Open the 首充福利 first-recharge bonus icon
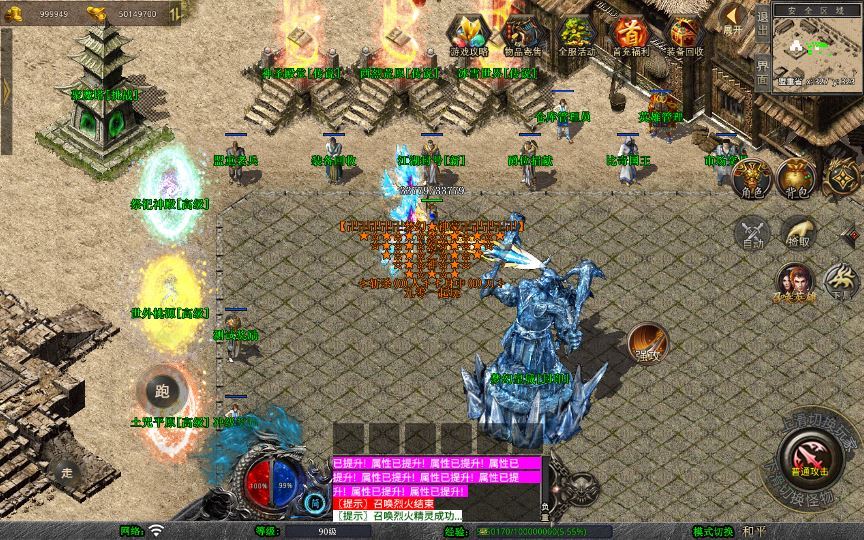864x540 pixels. pos(630,35)
